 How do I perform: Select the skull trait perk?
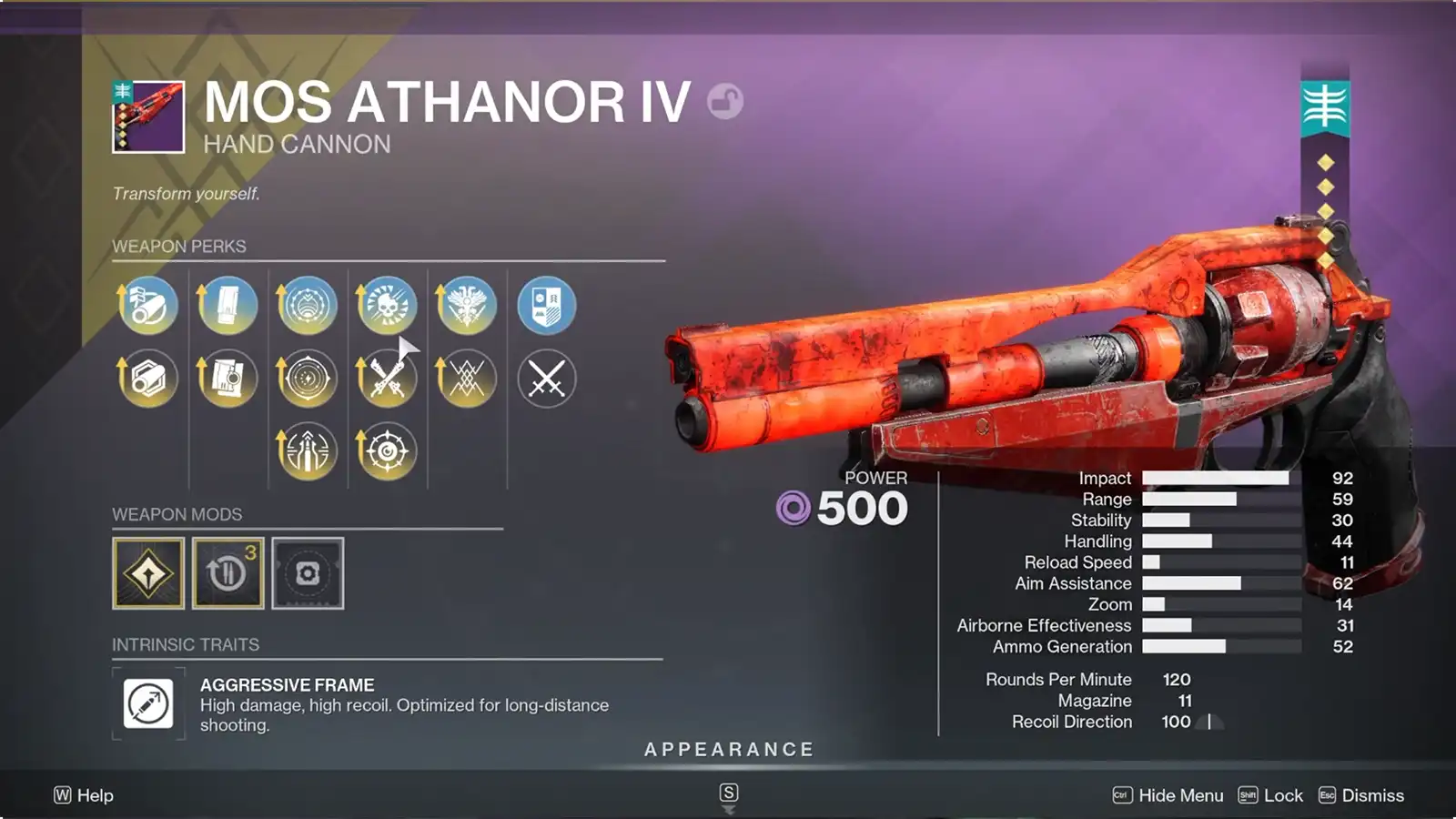tap(386, 307)
